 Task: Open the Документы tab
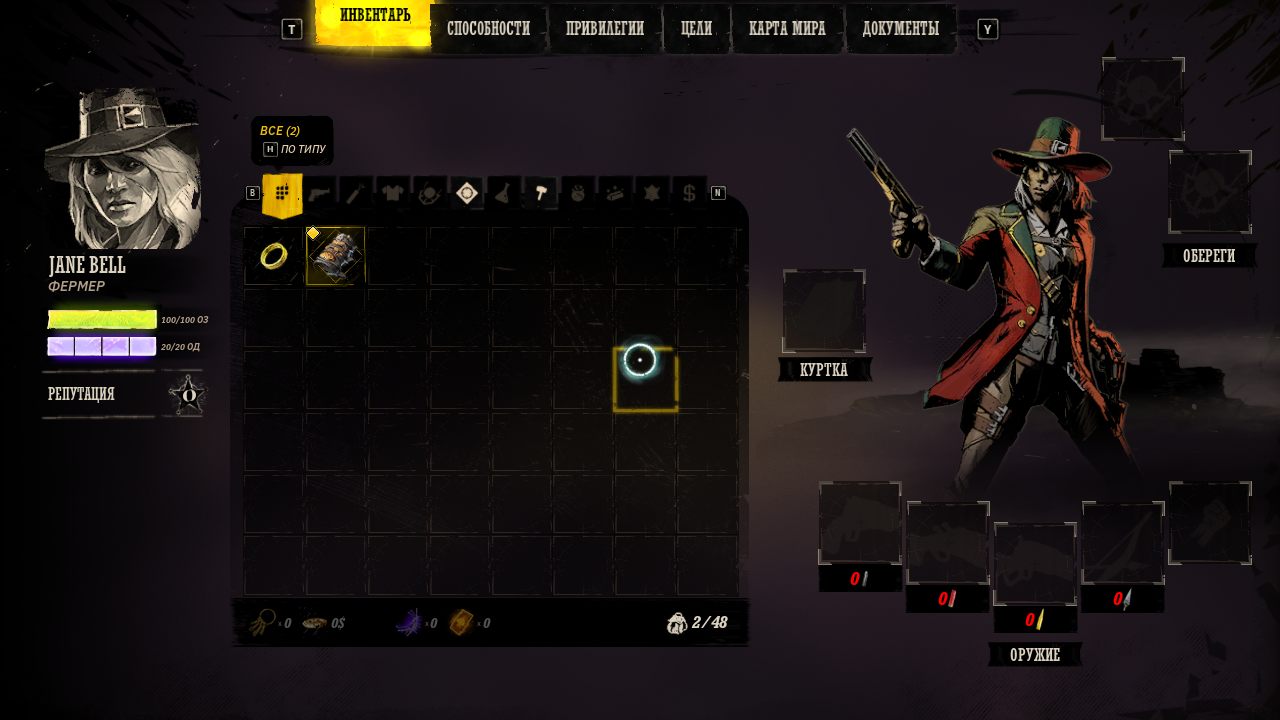point(900,29)
